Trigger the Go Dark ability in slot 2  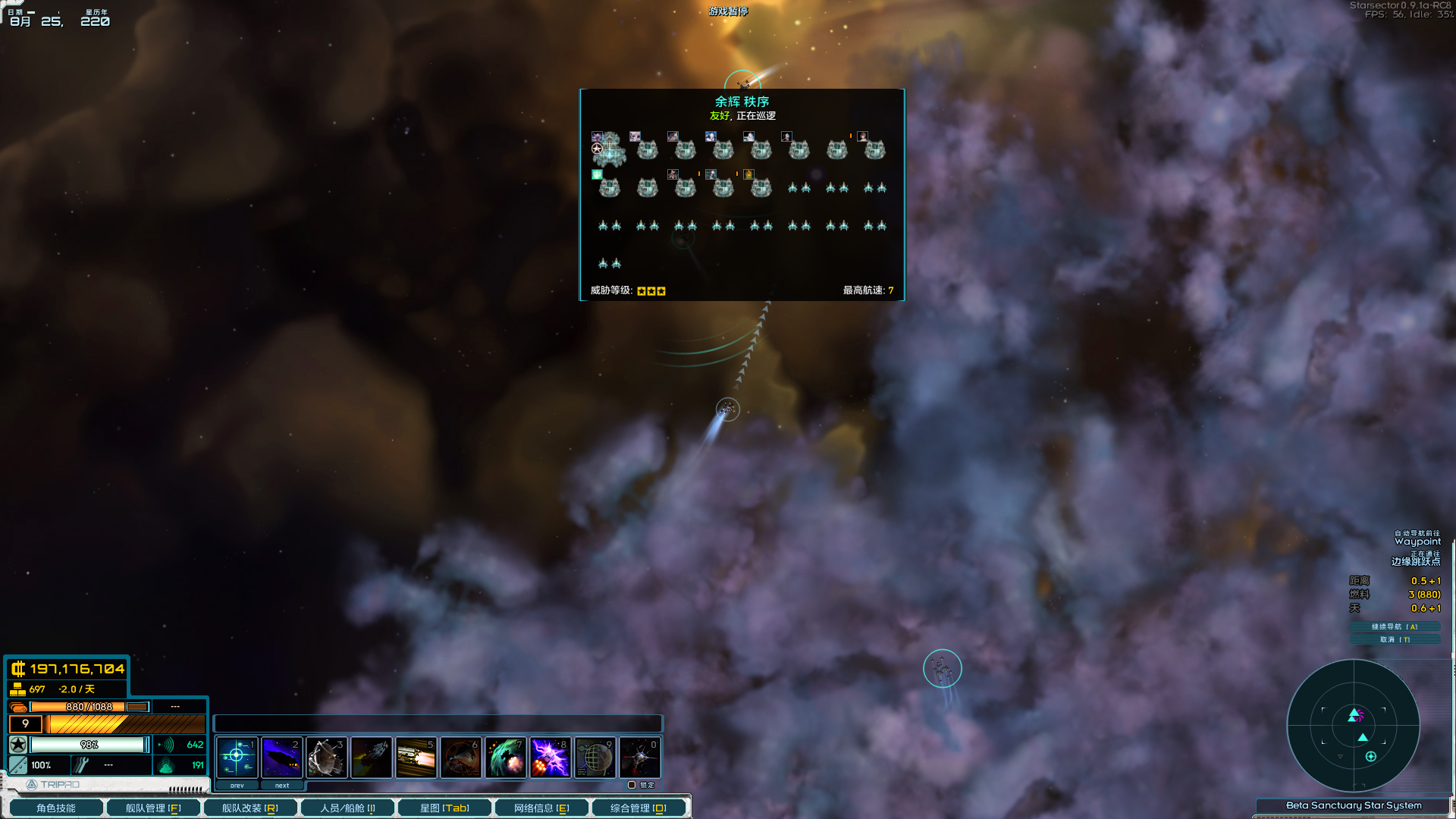pos(282,756)
